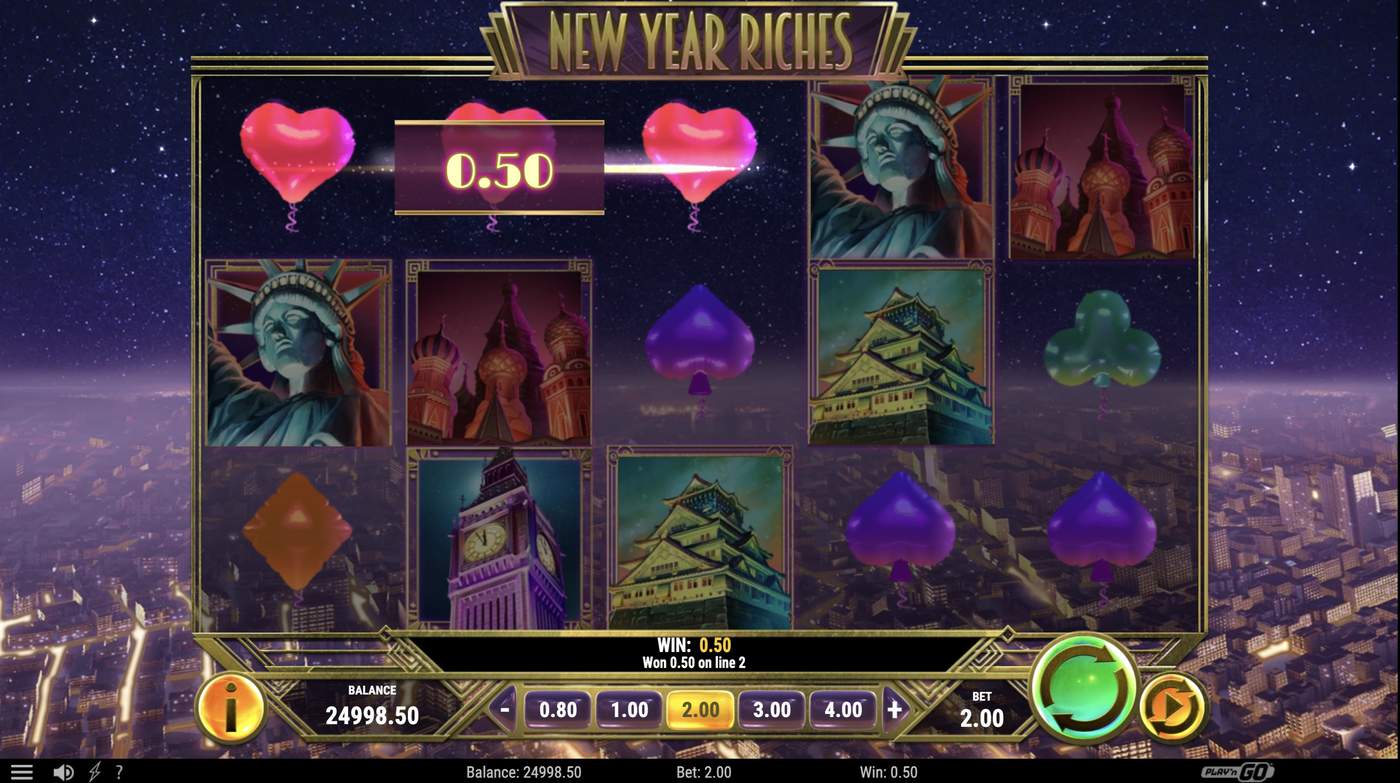1400x783 pixels.
Task: Select the highlighted 2.00 bet value
Action: pyautogui.click(x=701, y=709)
